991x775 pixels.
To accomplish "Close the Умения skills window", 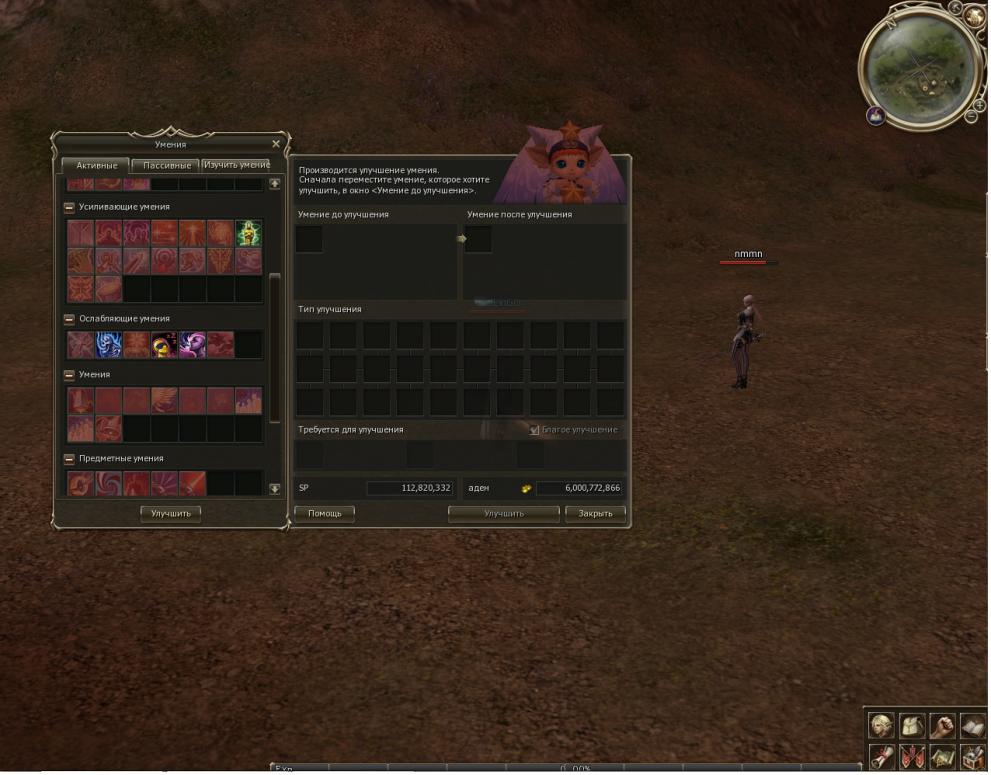I will (276, 144).
